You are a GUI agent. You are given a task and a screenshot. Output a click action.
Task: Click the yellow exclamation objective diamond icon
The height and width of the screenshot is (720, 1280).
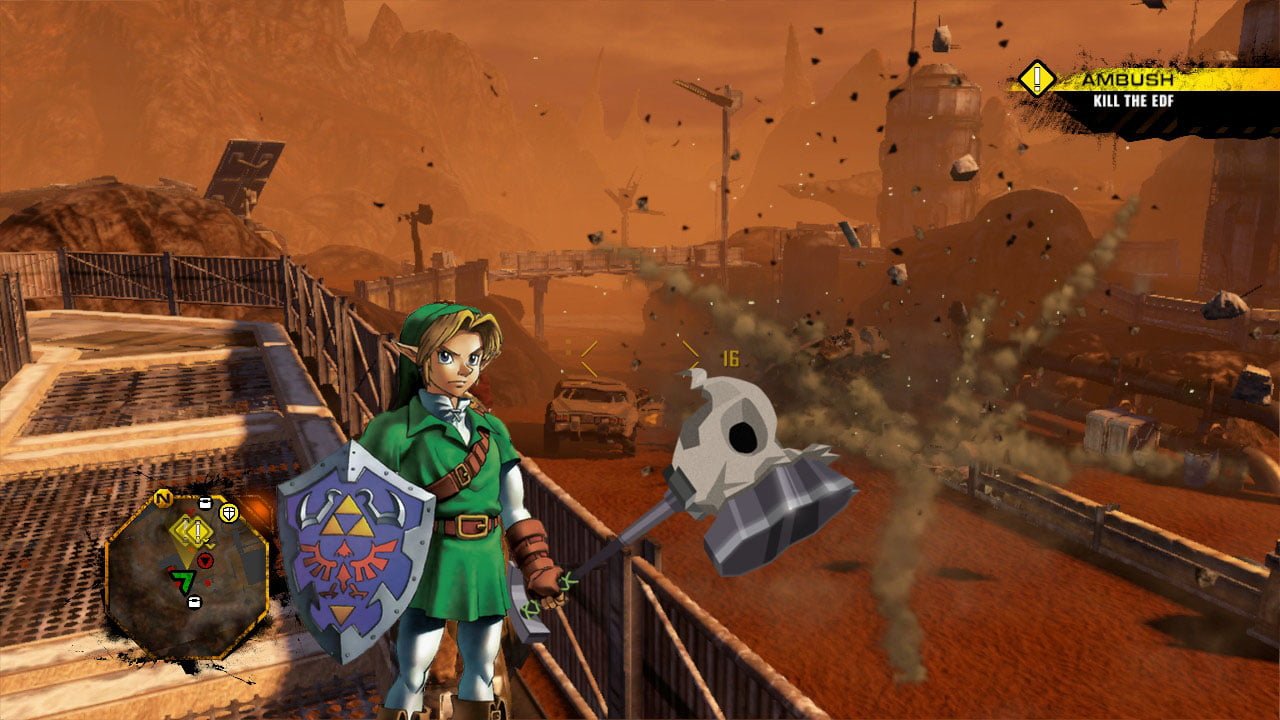tap(1037, 78)
